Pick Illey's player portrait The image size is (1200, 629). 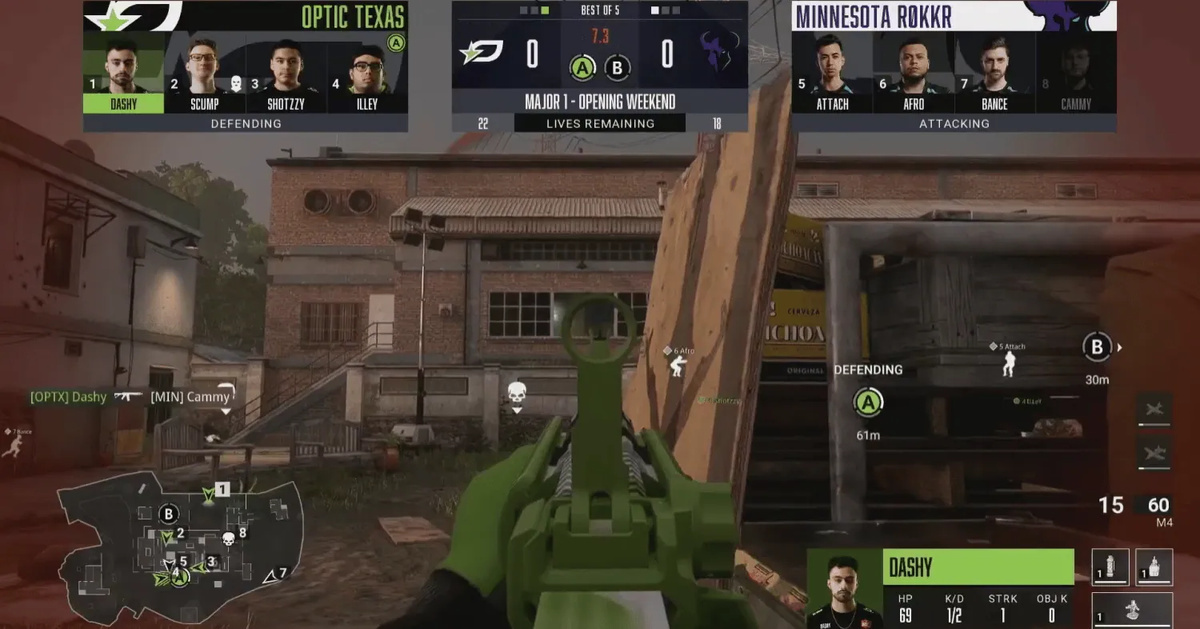(x=367, y=72)
